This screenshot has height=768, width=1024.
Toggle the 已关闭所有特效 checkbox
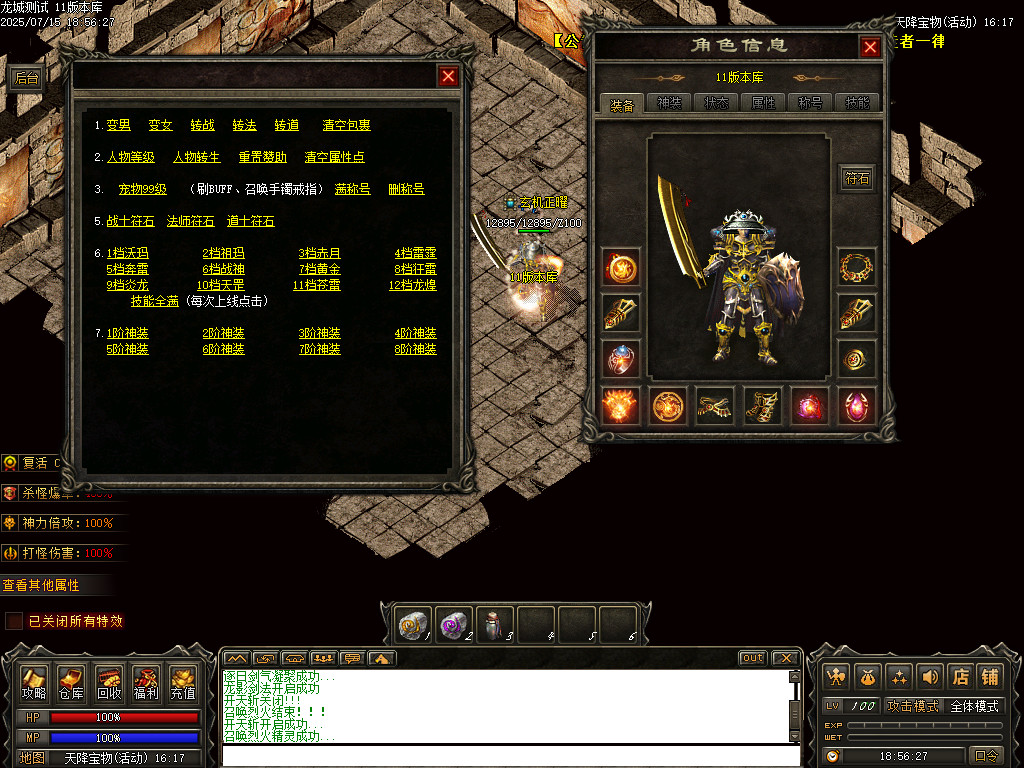pos(14,621)
